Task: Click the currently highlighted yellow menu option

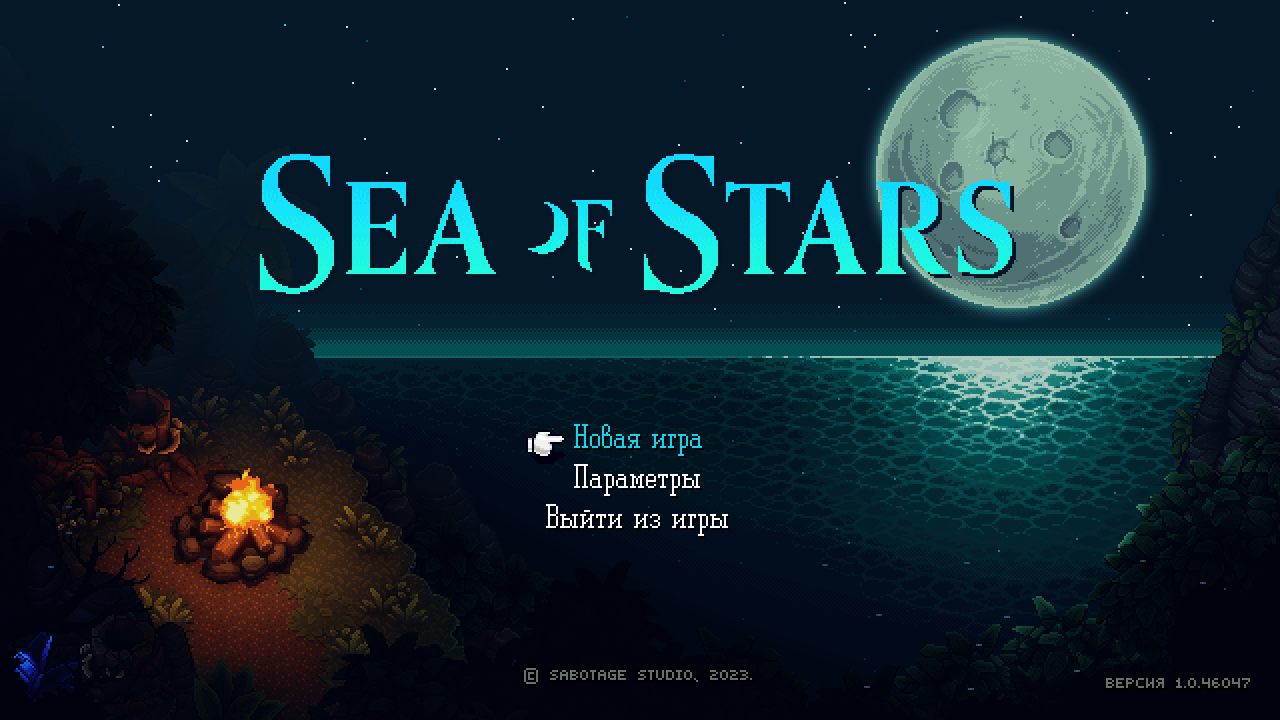Action: click(x=636, y=439)
